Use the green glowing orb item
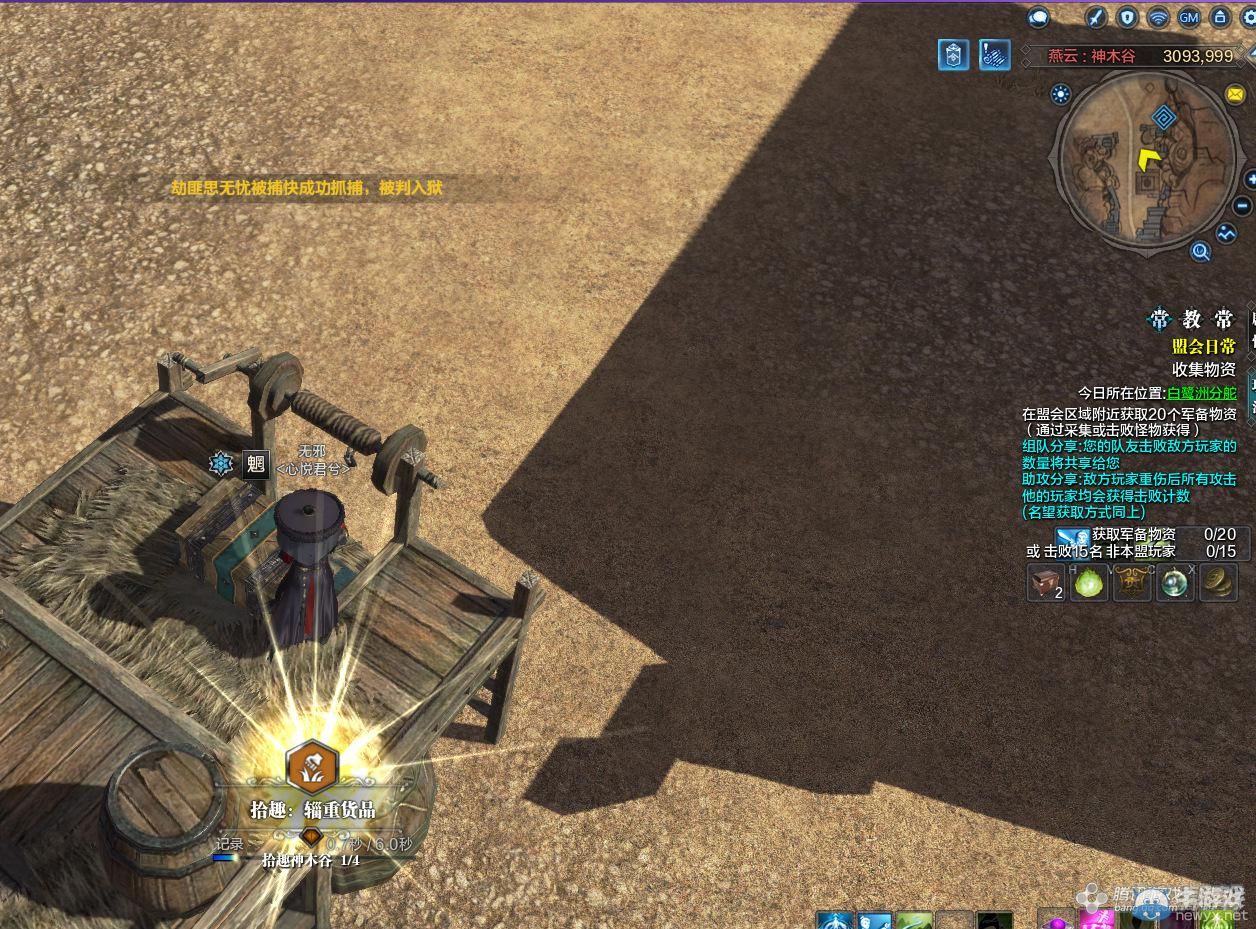 [x=1089, y=582]
